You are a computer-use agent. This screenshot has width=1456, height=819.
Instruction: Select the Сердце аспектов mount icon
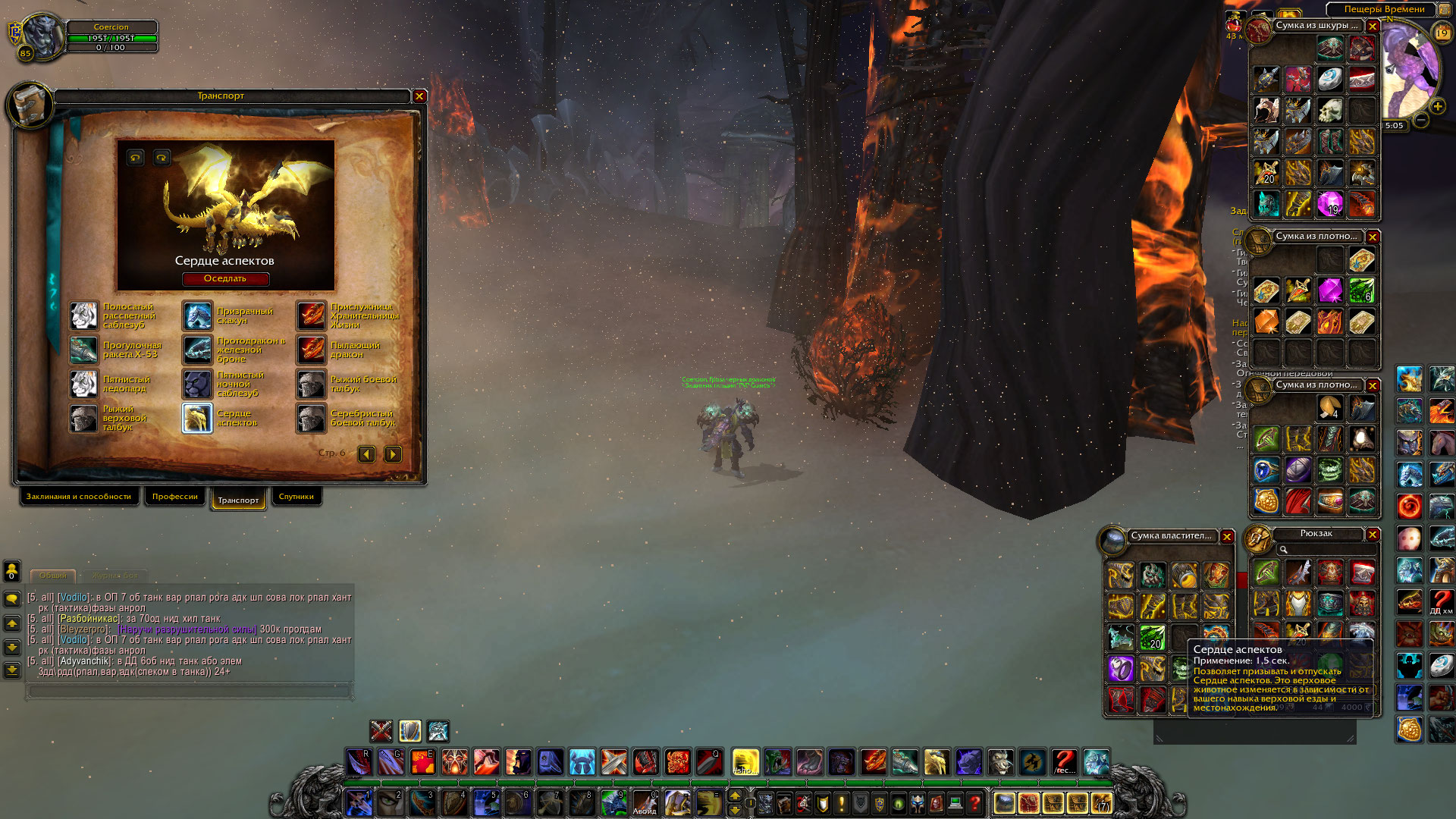pos(197,418)
